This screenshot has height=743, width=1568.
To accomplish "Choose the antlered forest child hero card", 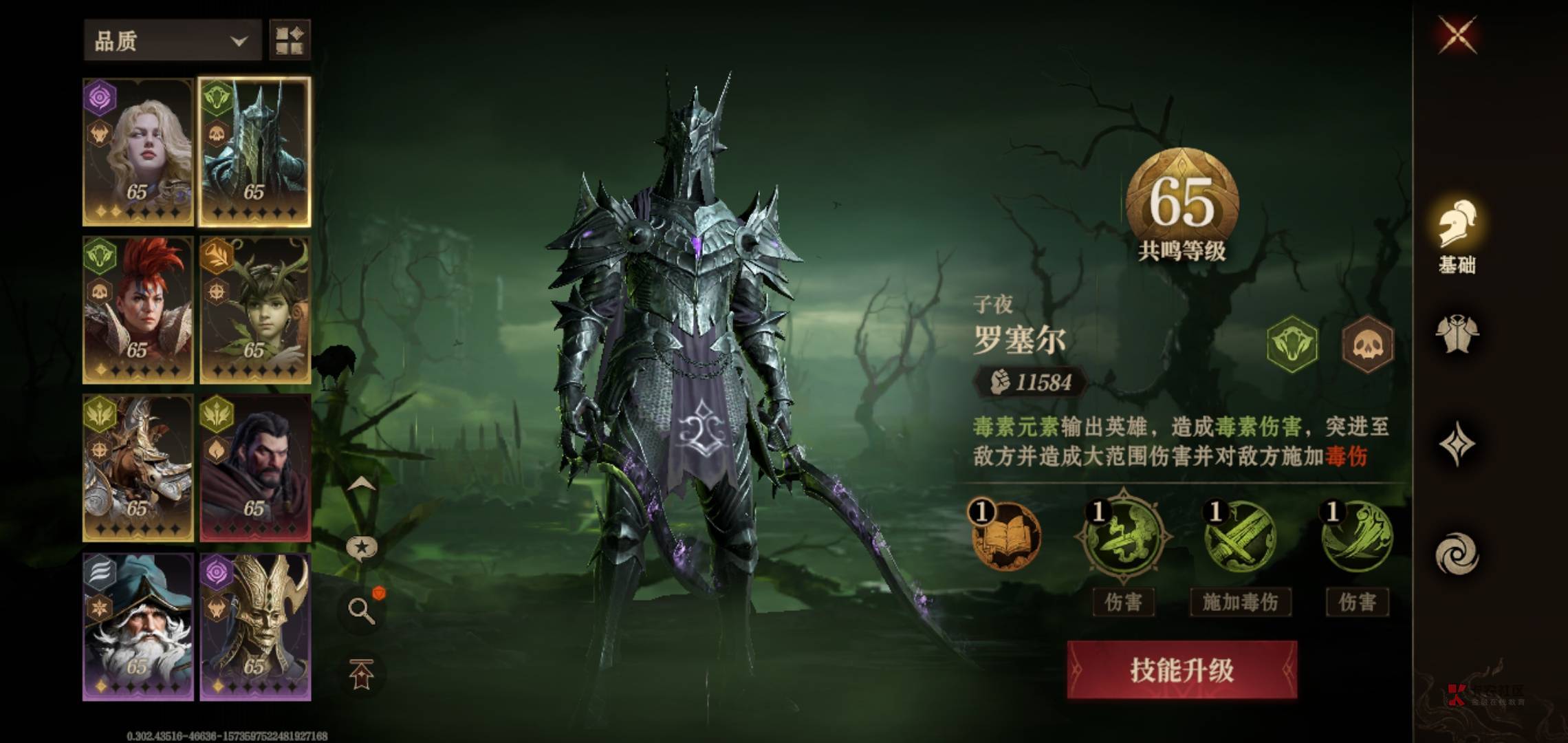I will (x=255, y=310).
